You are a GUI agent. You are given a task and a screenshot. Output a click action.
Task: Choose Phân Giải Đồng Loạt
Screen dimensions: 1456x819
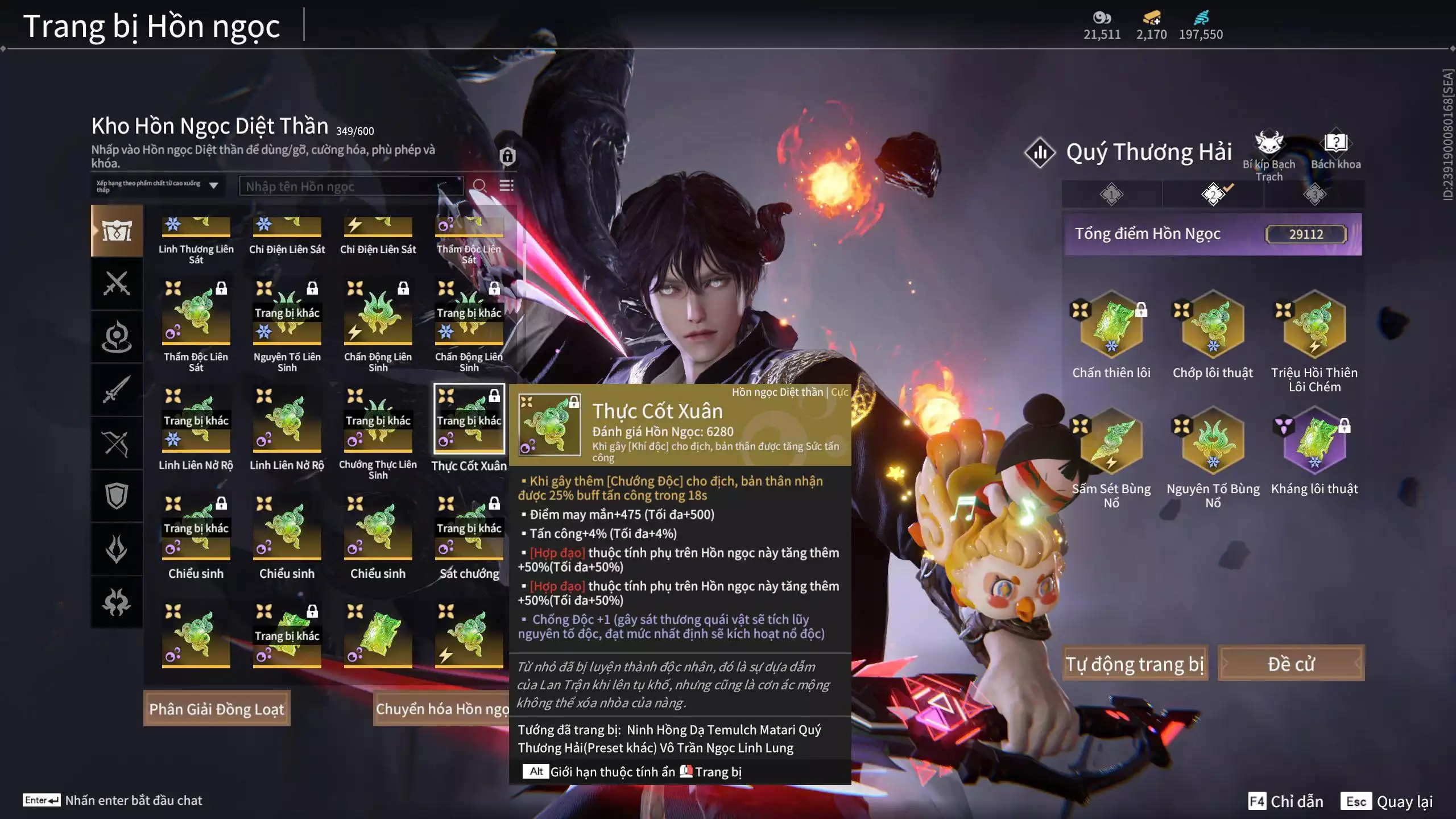click(217, 709)
